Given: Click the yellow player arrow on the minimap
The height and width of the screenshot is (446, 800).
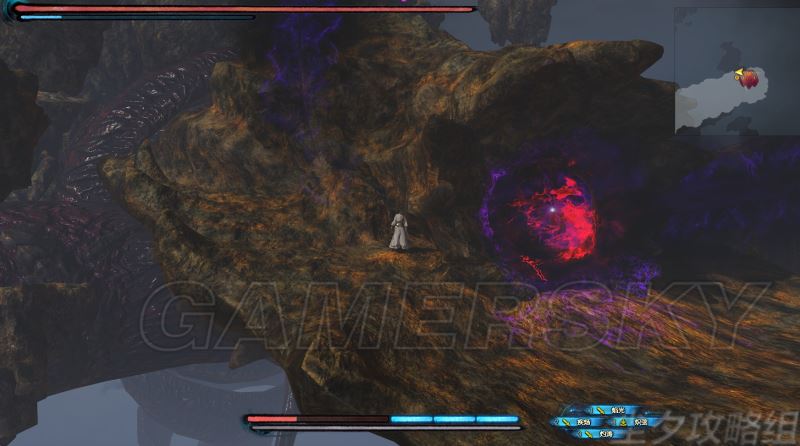Looking at the screenshot, I should pos(739,72).
